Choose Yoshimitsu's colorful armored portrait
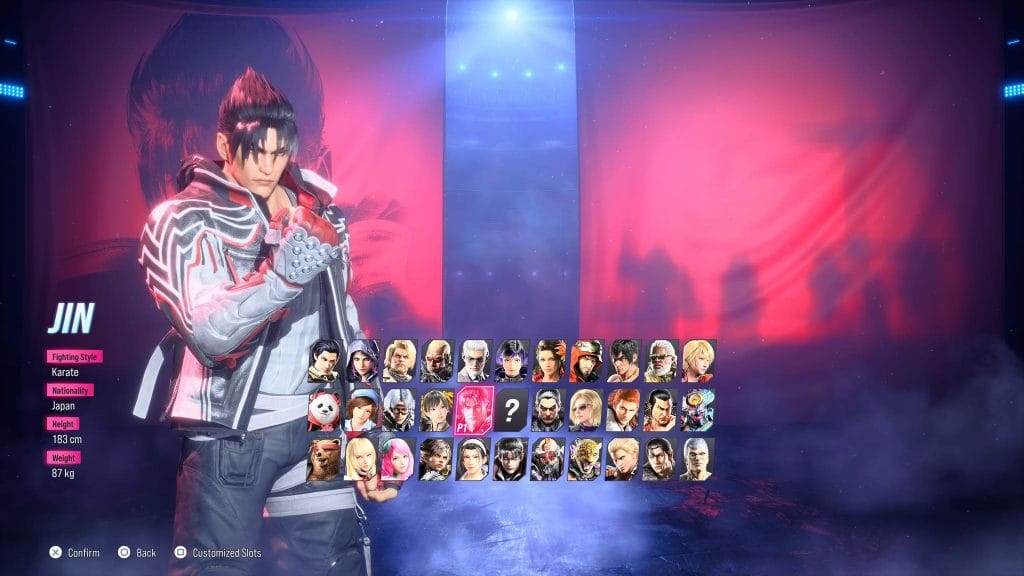The width and height of the screenshot is (1024, 576). point(697,410)
